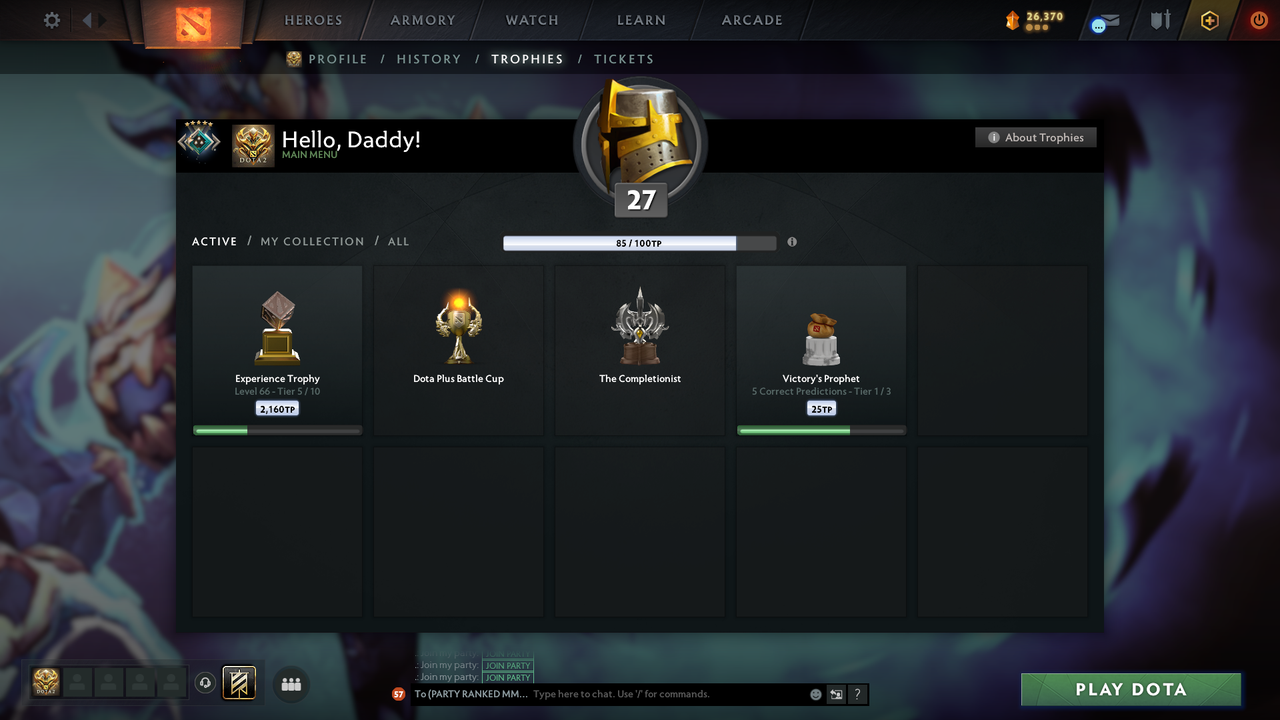The height and width of the screenshot is (720, 1280).
Task: Switch to the ALL trophies filter
Action: [x=398, y=241]
